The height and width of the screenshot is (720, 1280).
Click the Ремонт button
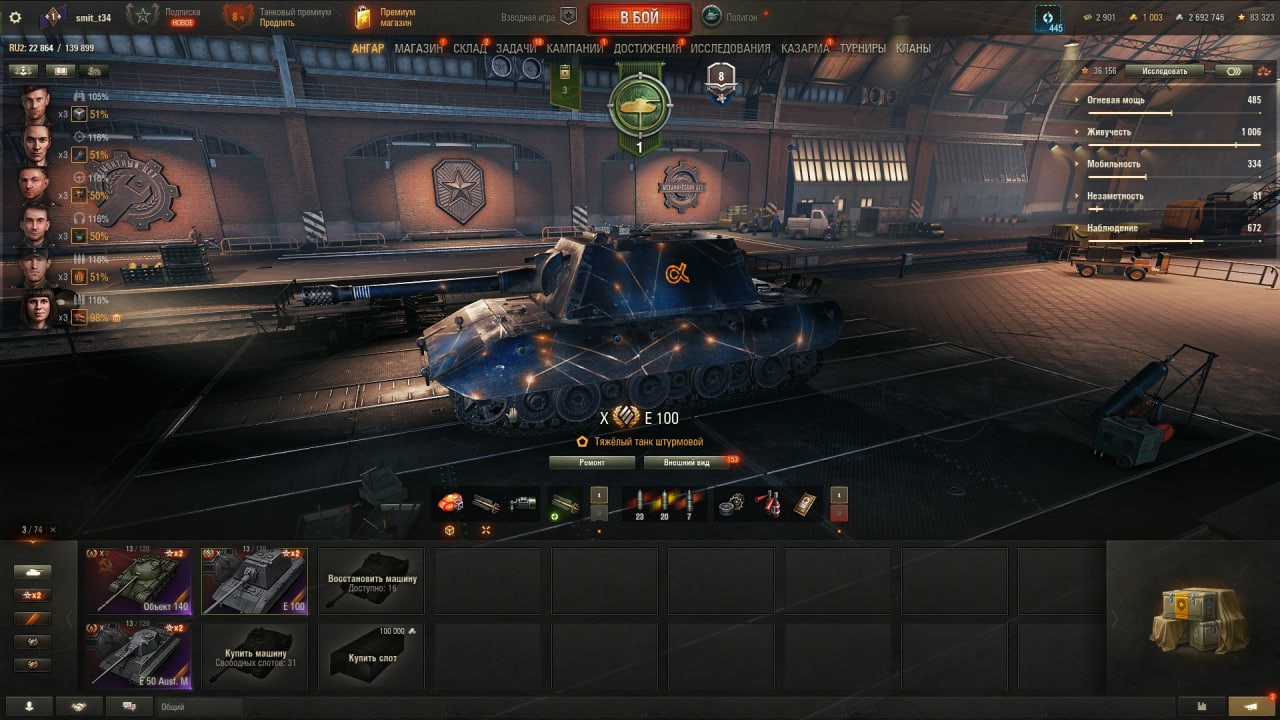(x=592, y=463)
